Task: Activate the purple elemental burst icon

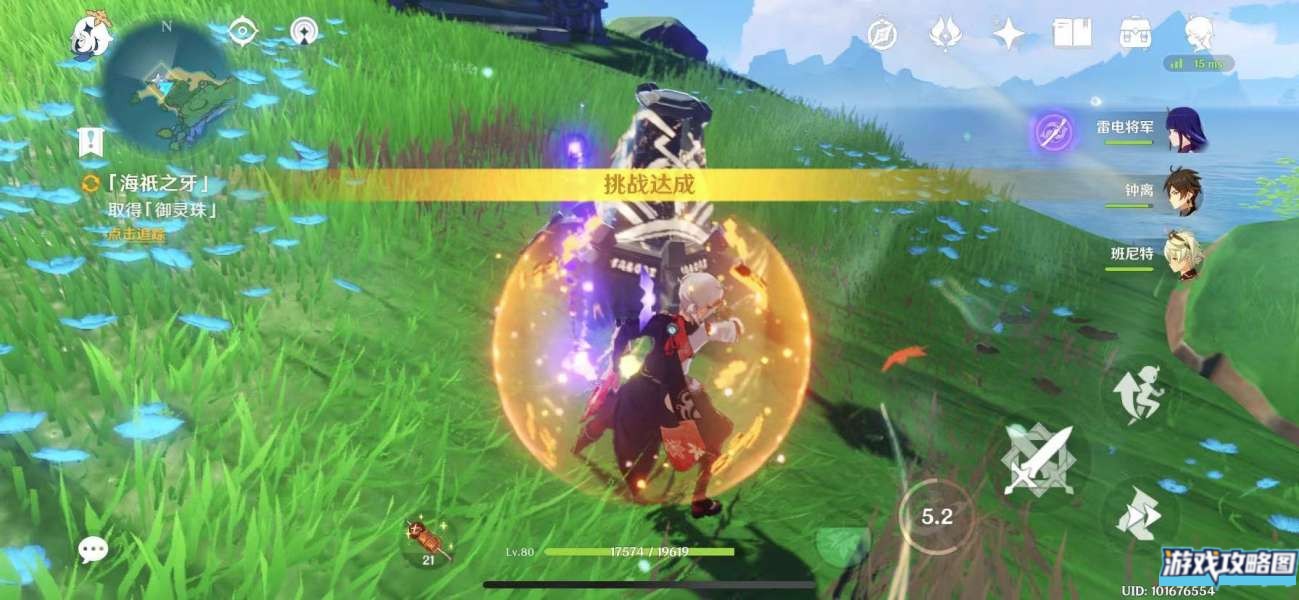Action: (x=1053, y=131)
